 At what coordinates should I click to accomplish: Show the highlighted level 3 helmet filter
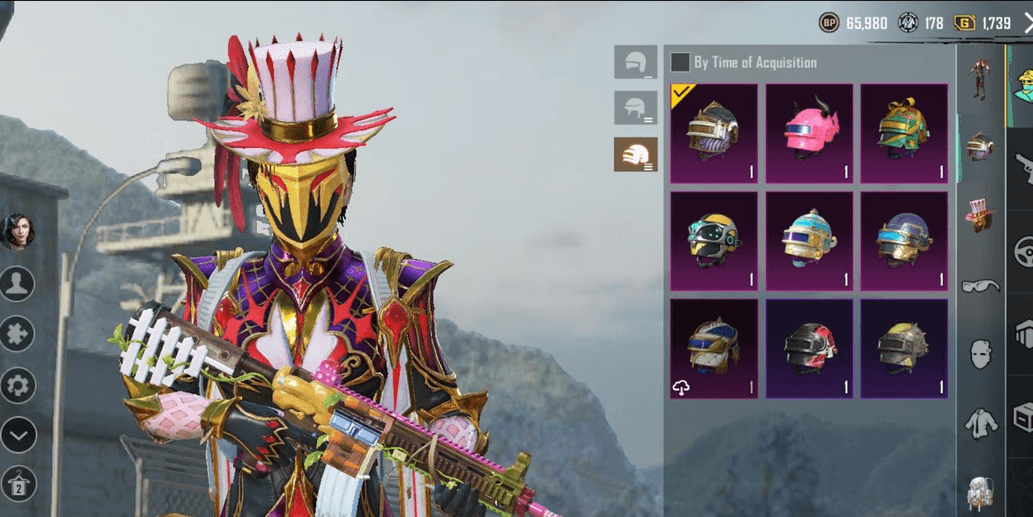[x=635, y=154]
